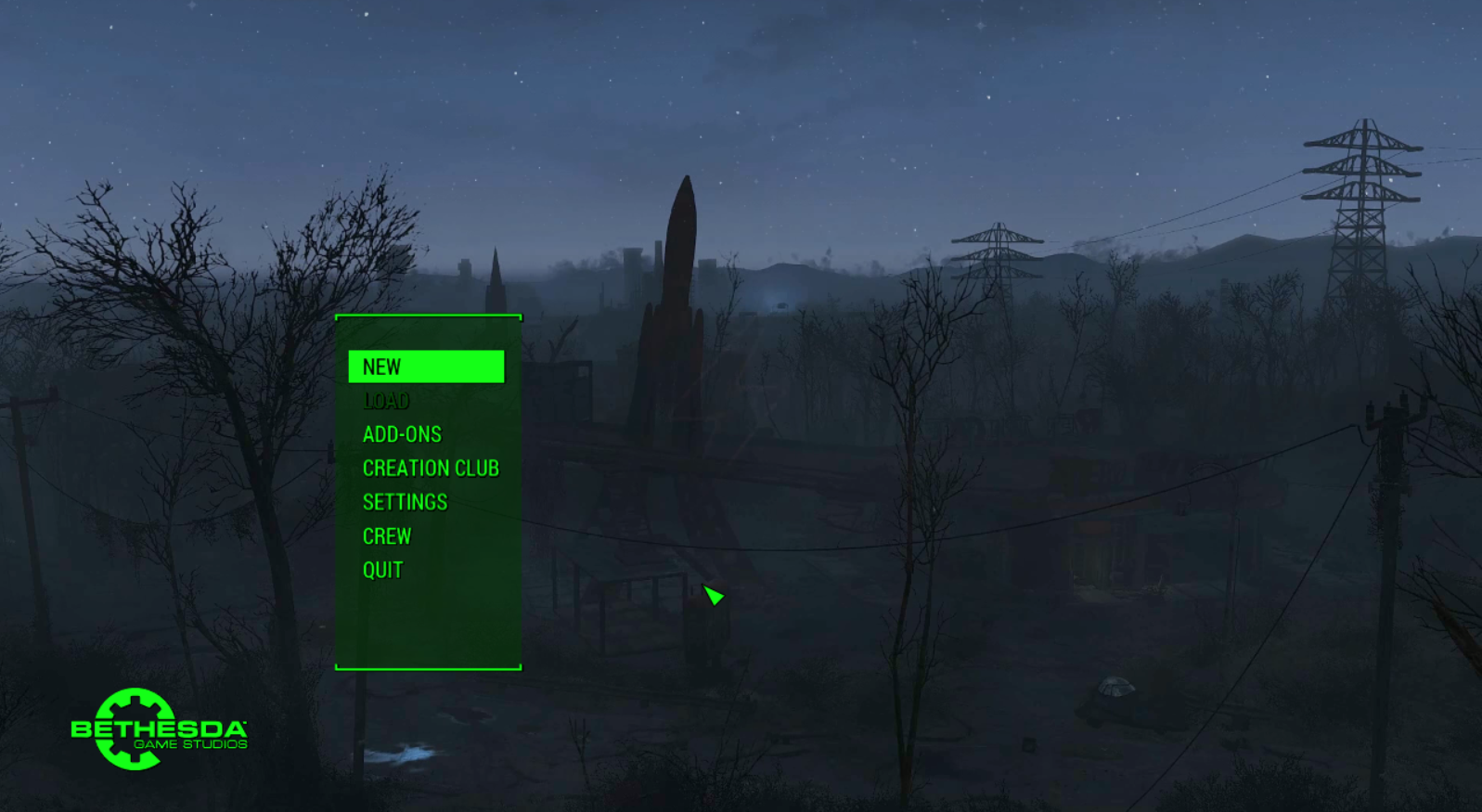Select the greyed-out Load entry

386,401
